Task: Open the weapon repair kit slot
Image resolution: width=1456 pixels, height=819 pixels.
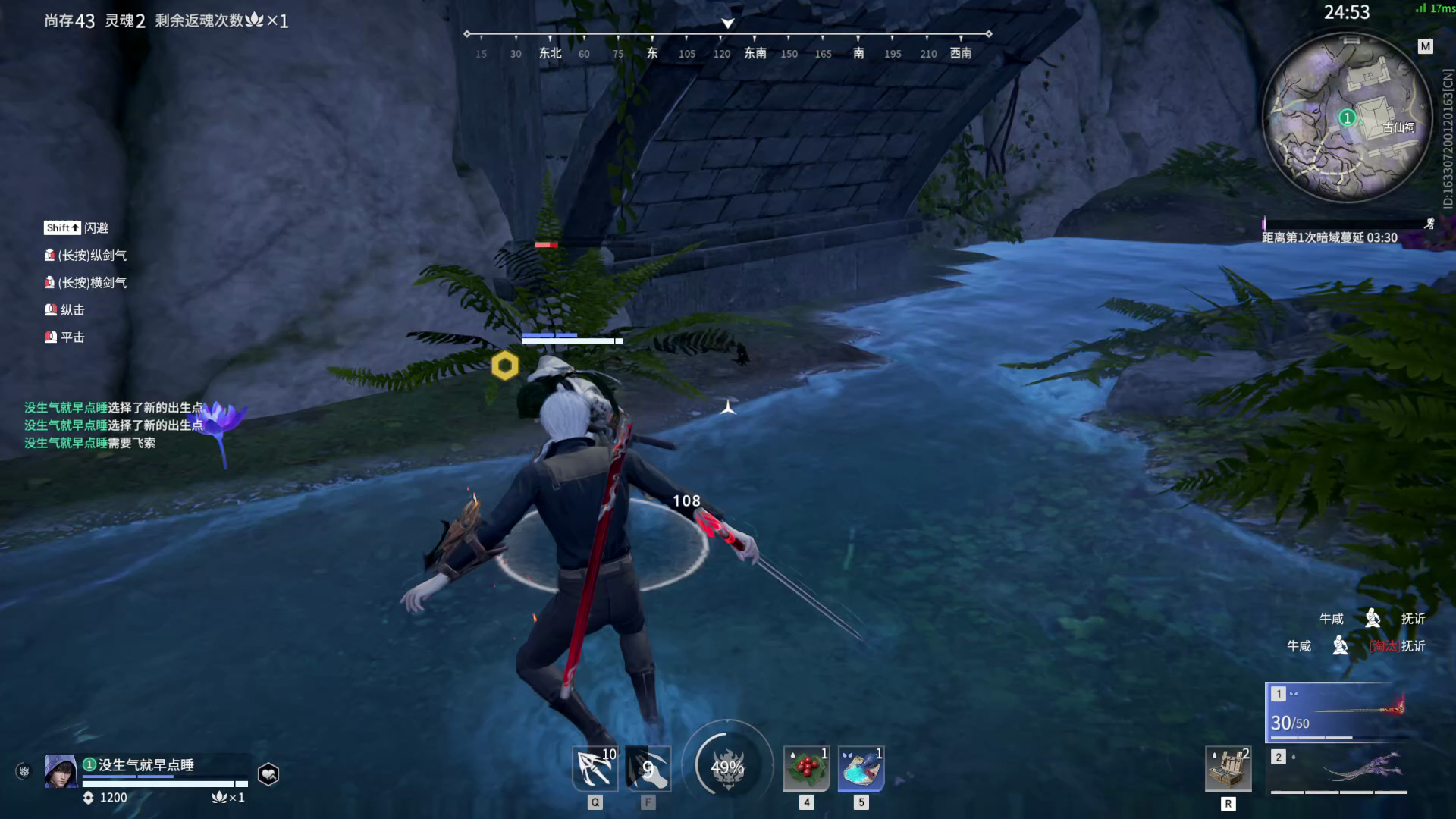Action: 1228,769
